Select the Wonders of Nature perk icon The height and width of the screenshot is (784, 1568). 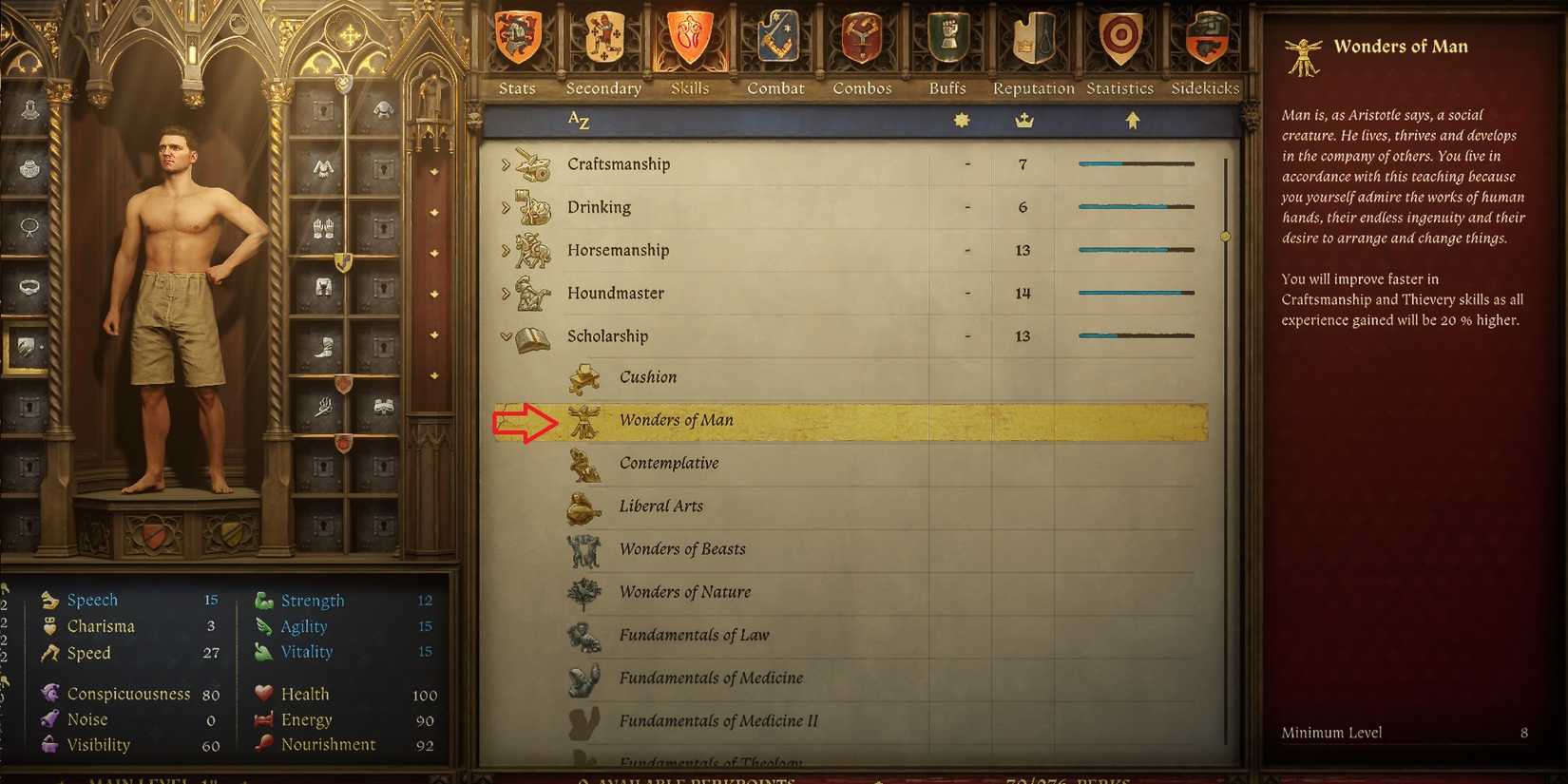coord(583,591)
